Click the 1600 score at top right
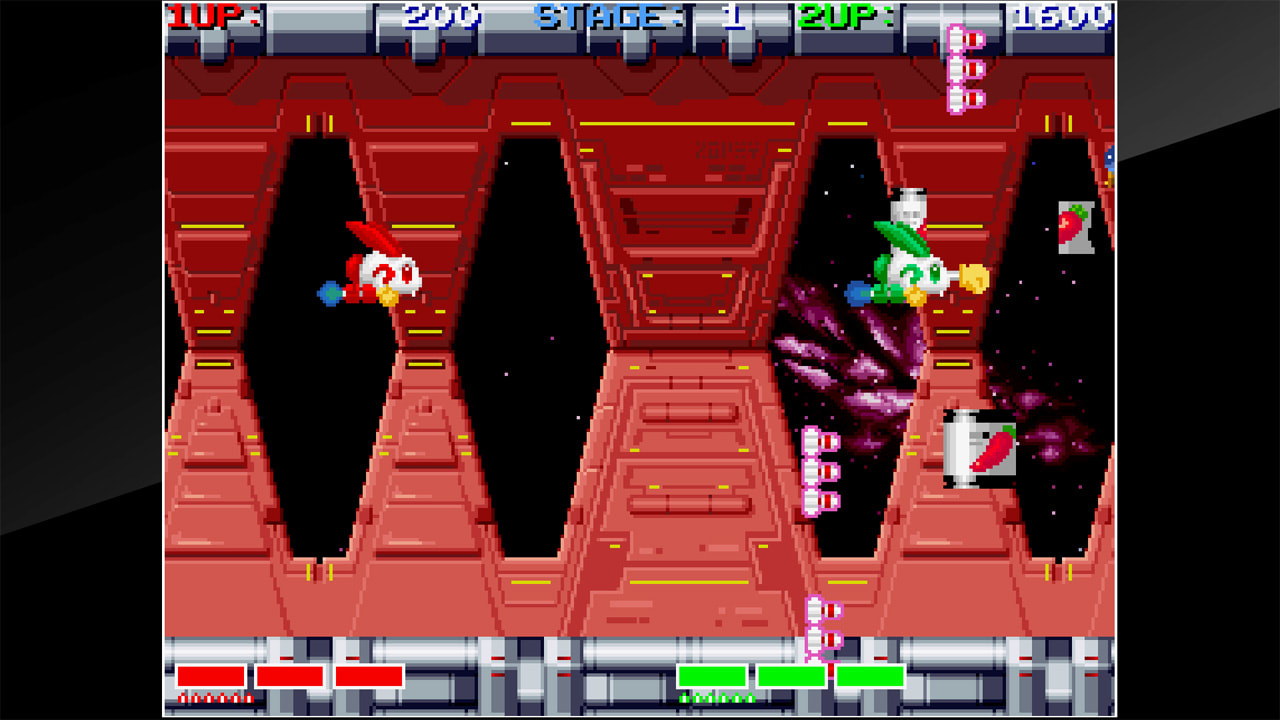This screenshot has width=1280, height=720. (x=1065, y=17)
